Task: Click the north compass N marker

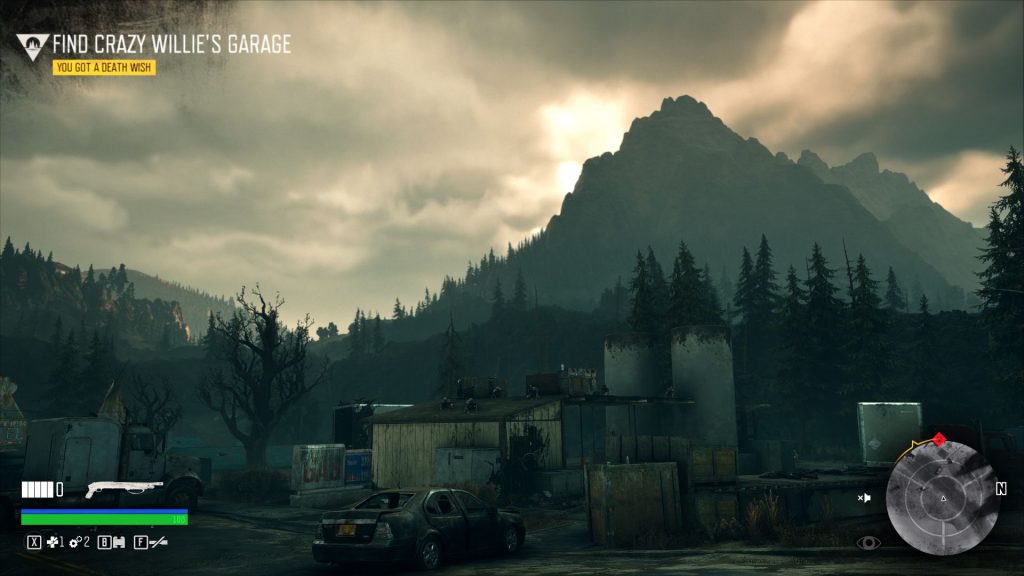Action: [x=1000, y=489]
